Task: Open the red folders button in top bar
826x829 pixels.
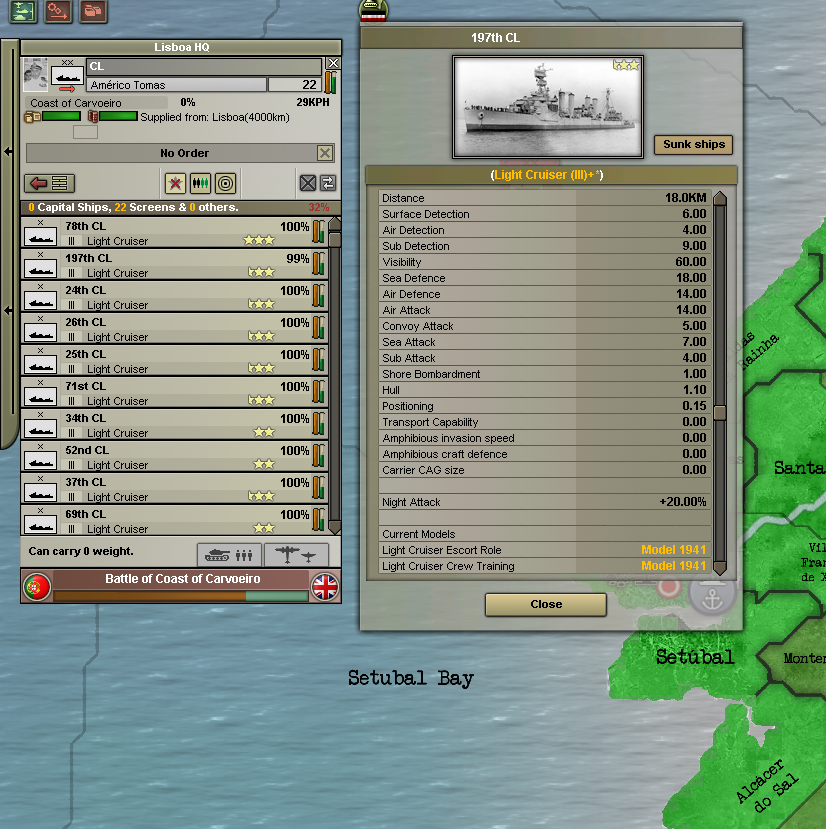Action: pyautogui.click(x=93, y=11)
